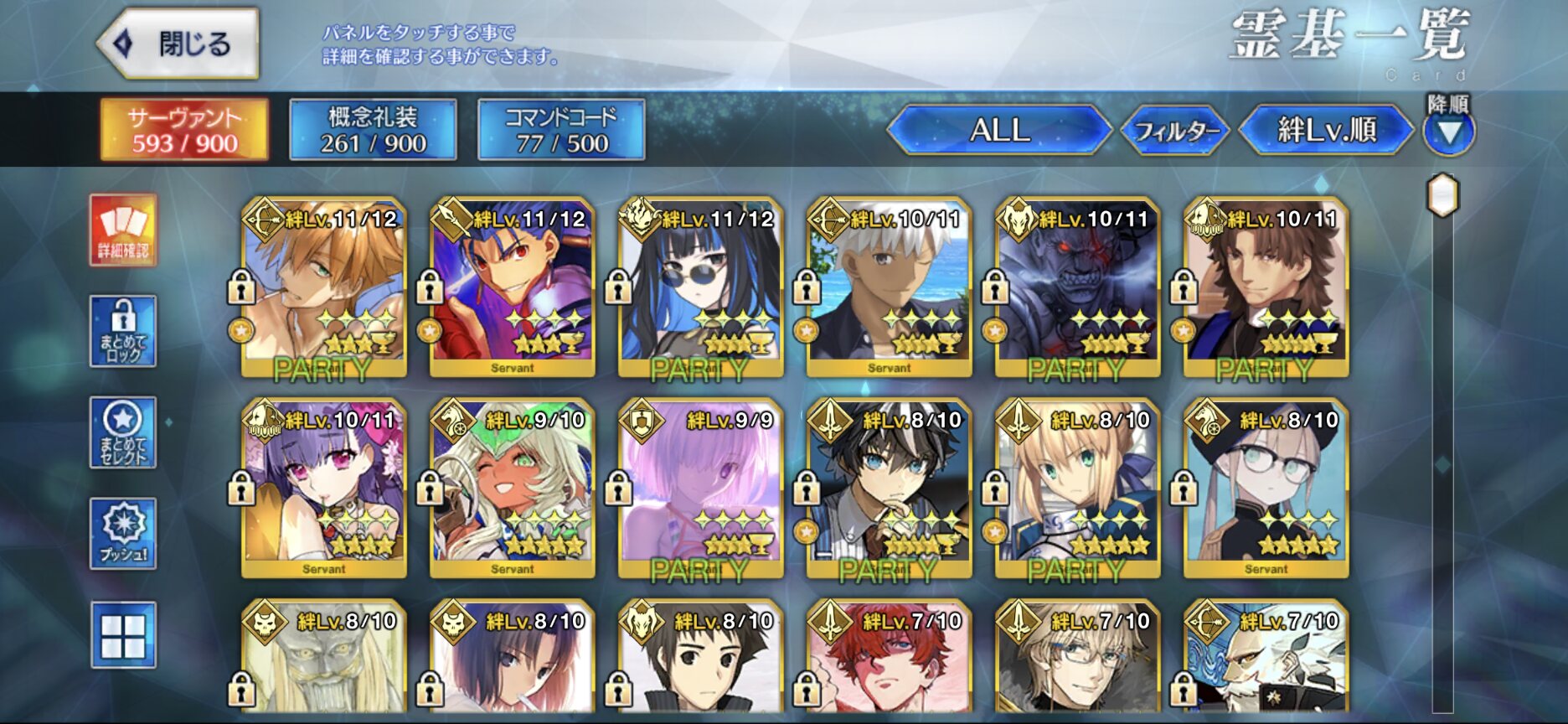Show the コマンドコード tab
Image resolution: width=1568 pixels, height=724 pixels.
pos(561,130)
